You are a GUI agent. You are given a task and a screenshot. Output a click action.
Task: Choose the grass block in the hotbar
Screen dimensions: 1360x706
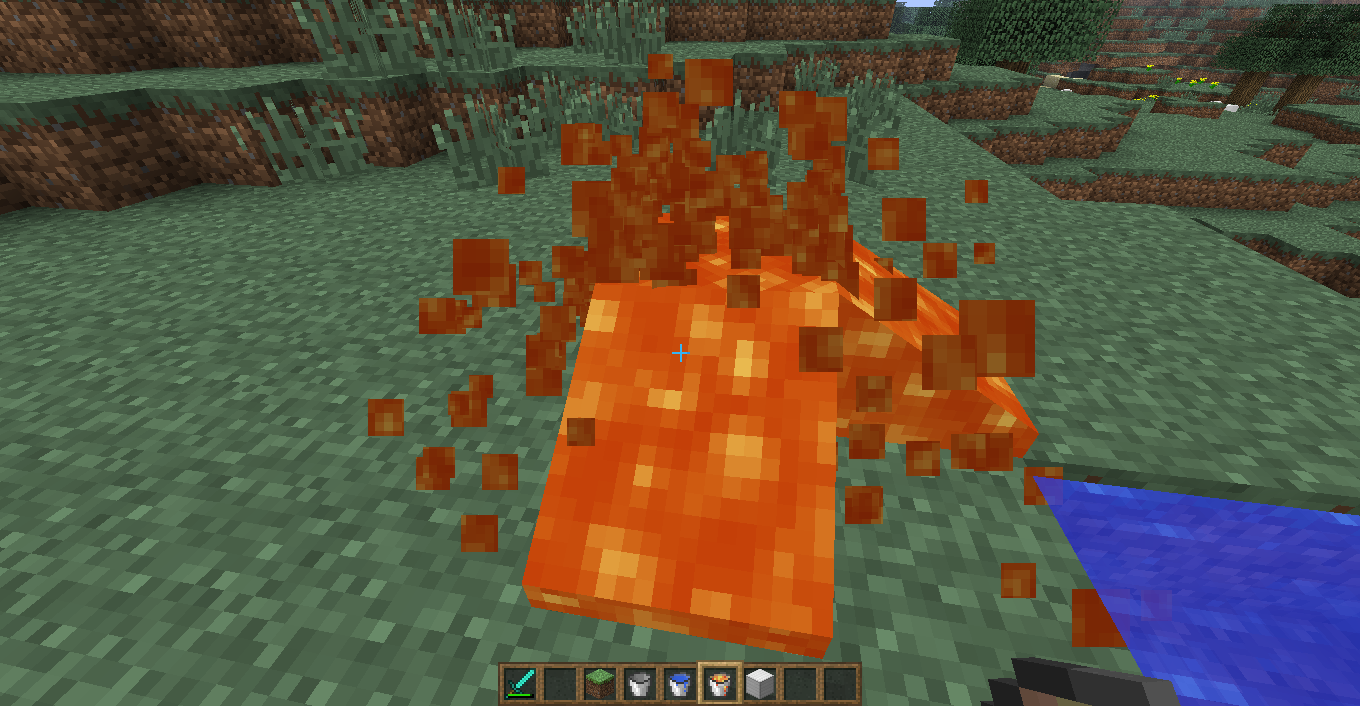(599, 684)
